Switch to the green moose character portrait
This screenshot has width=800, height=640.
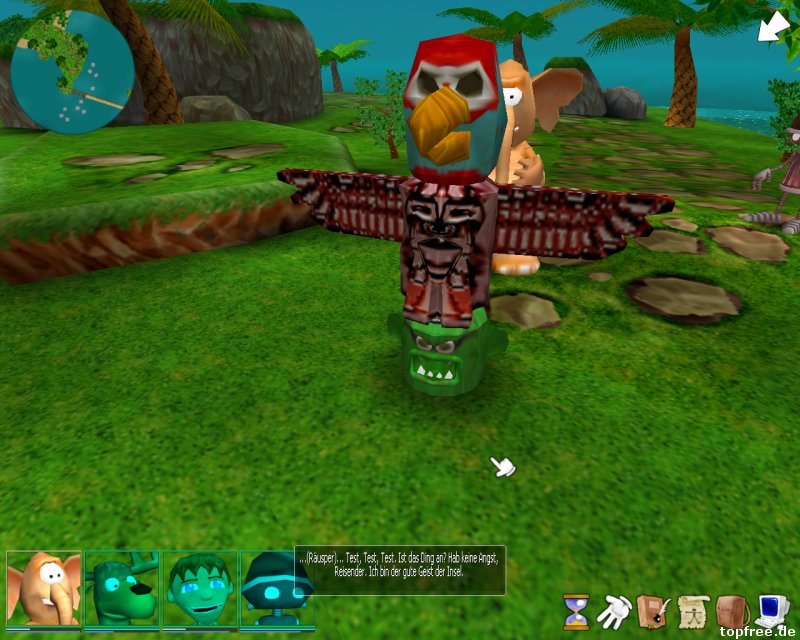click(121, 589)
